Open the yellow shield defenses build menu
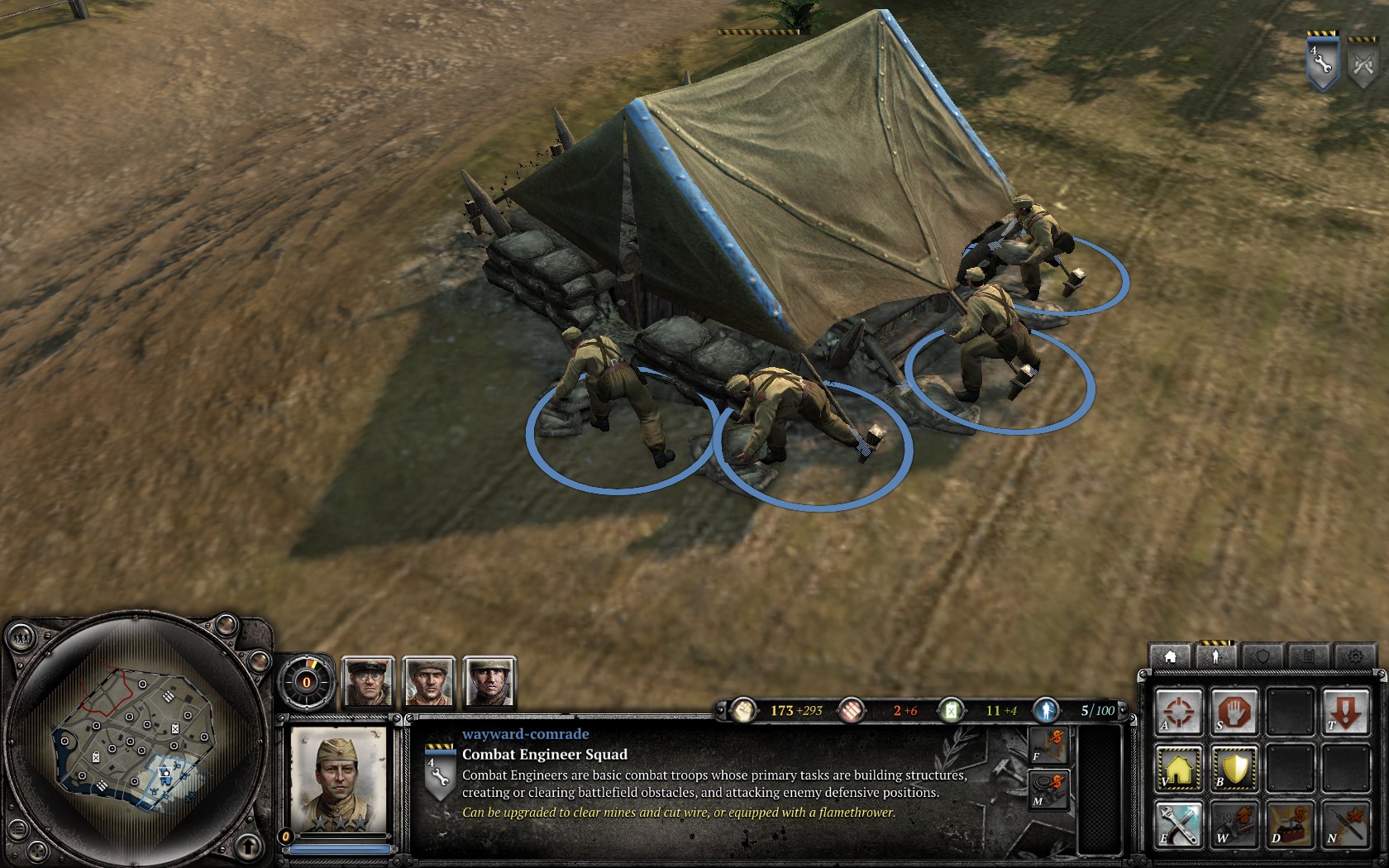 coord(1234,769)
